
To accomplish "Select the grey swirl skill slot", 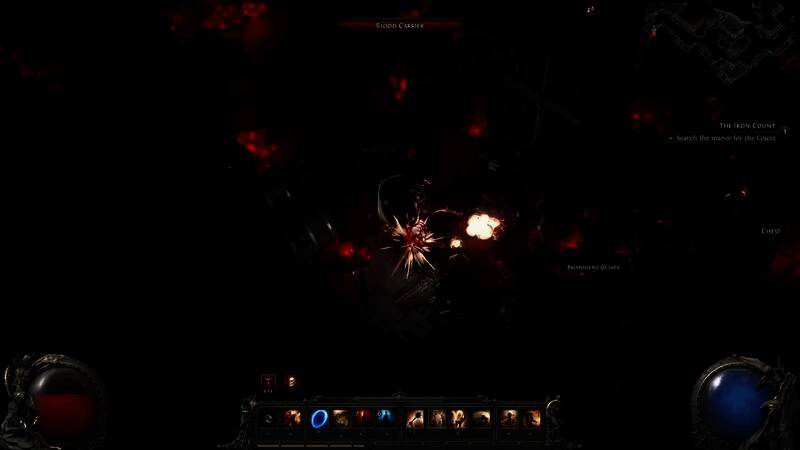I will click(270, 419).
